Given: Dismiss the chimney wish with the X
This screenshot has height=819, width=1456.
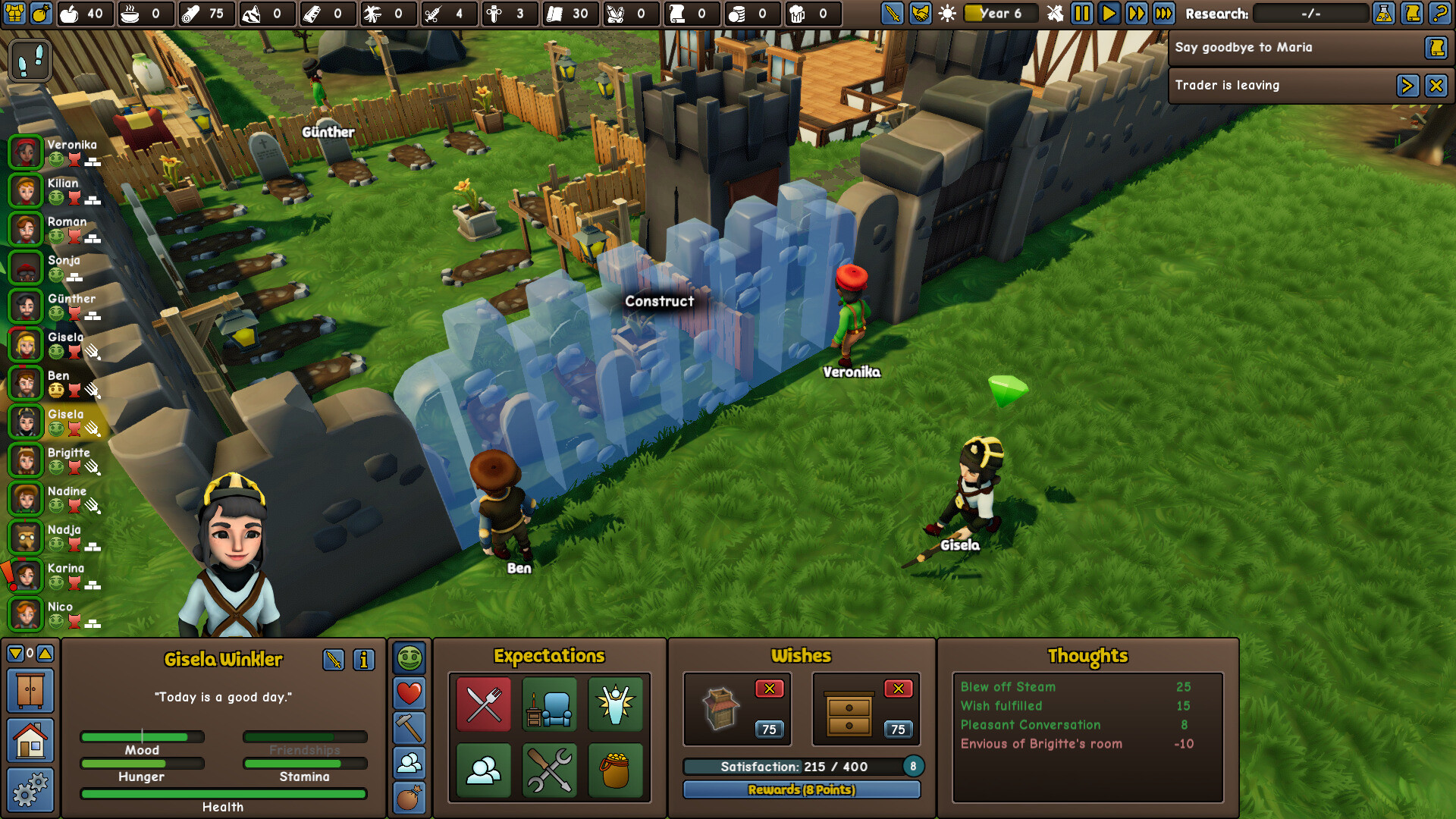Looking at the screenshot, I should point(770,689).
